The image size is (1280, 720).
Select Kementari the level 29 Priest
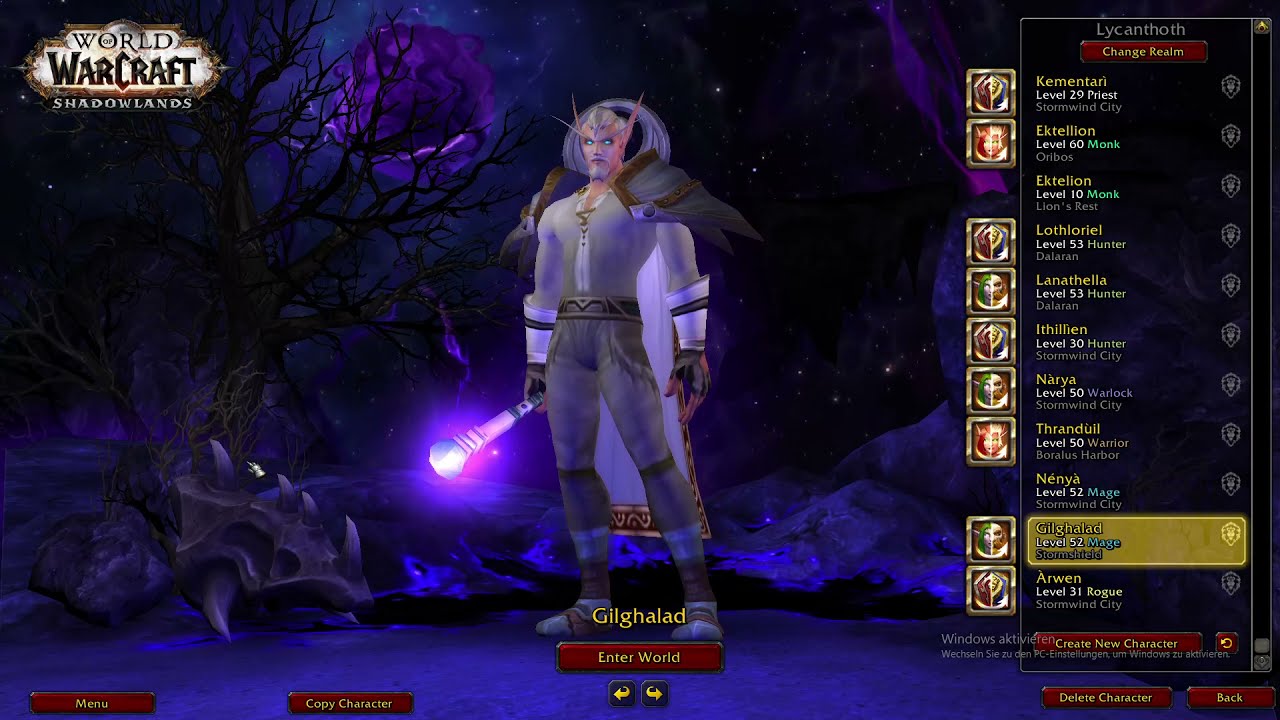[1120, 93]
